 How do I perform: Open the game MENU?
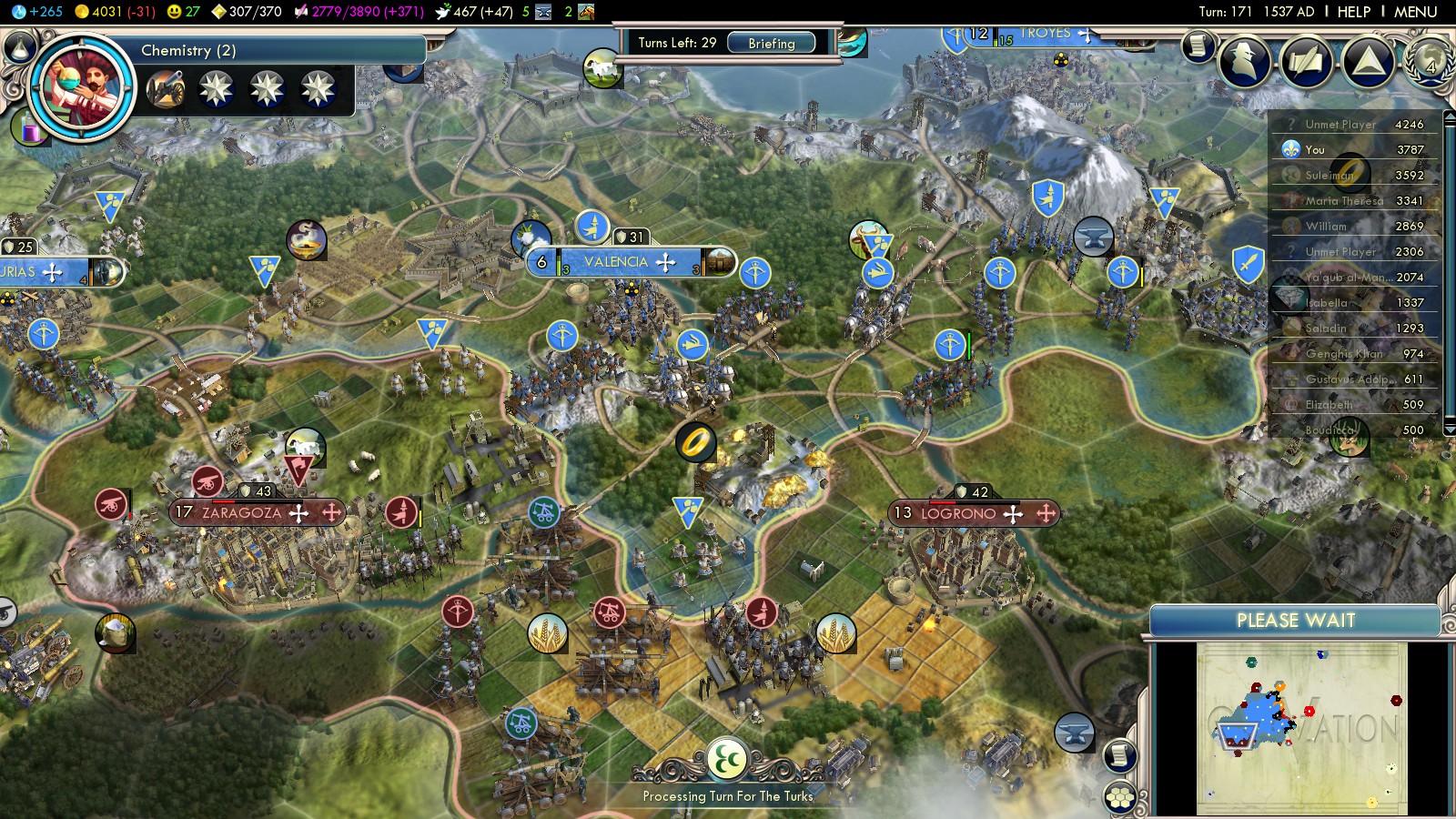coord(1415,12)
